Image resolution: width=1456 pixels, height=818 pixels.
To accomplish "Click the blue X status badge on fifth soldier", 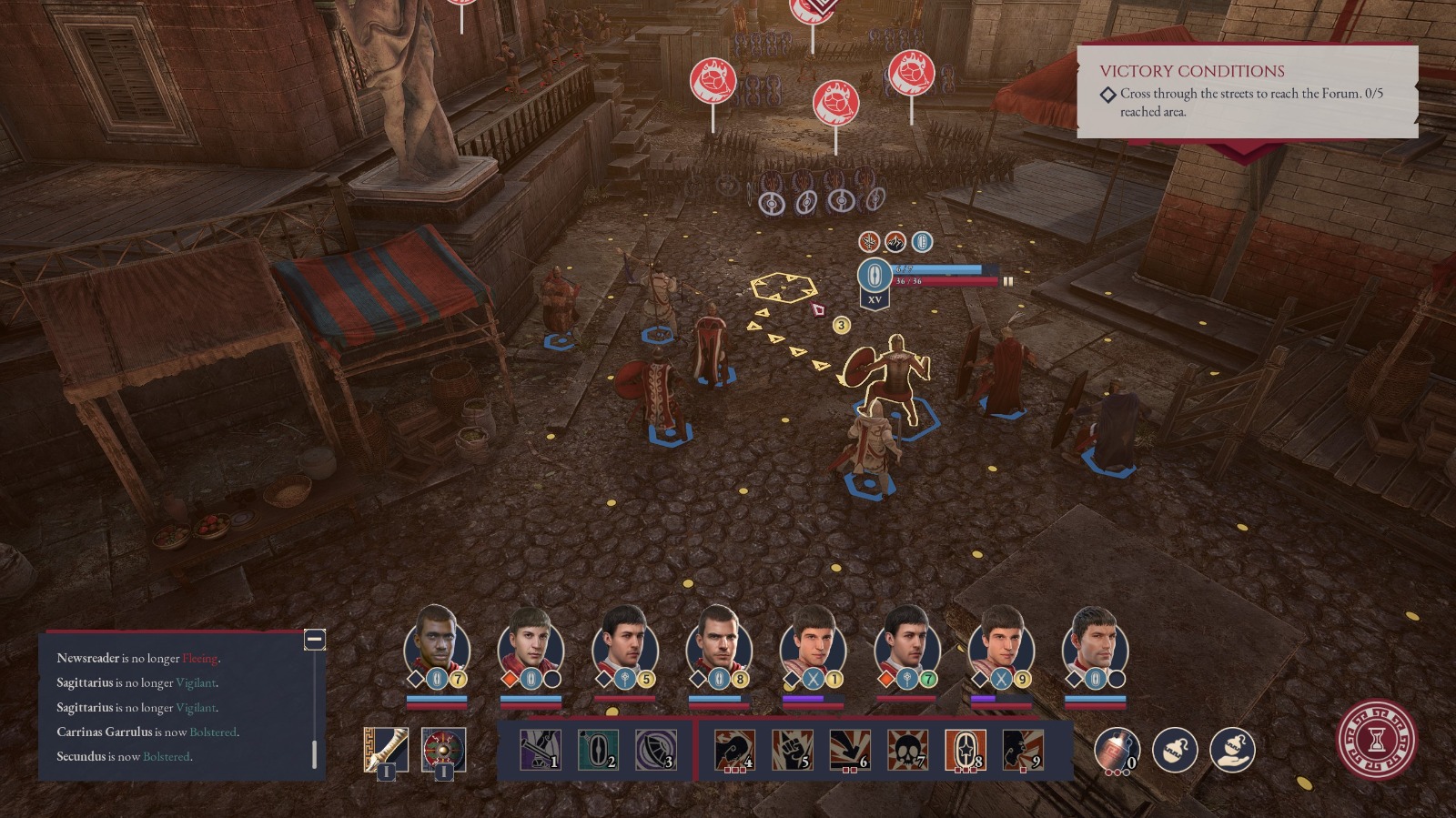I will (x=814, y=679).
